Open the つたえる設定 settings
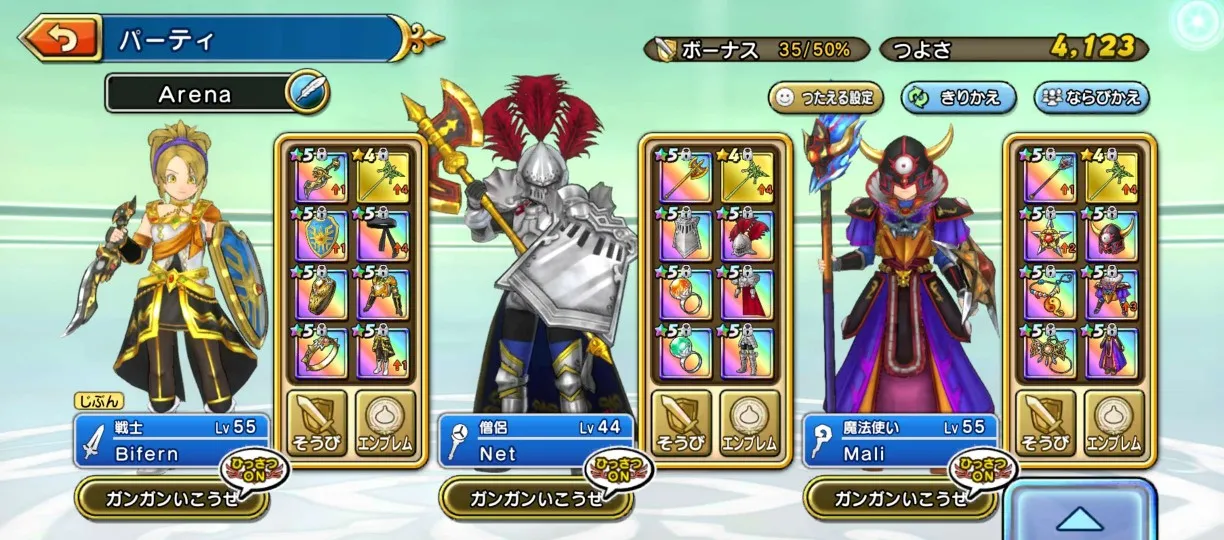 click(x=826, y=97)
